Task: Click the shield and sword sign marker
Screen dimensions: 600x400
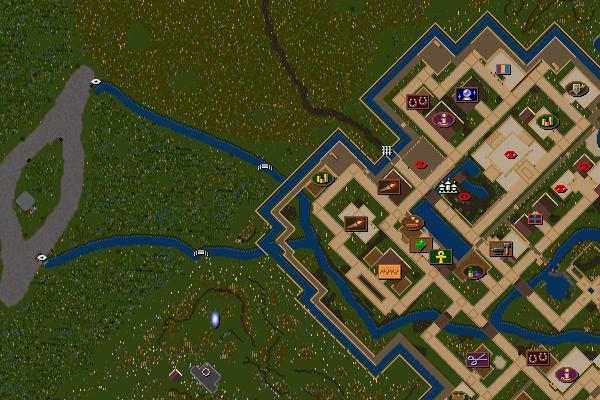Action: click(576, 89)
